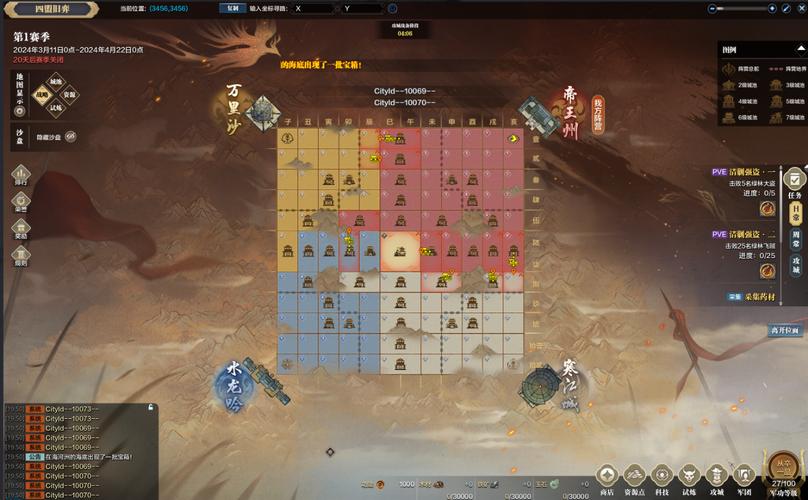Switch to the 日常 daily task tab
The height and width of the screenshot is (500, 808).
(796, 213)
